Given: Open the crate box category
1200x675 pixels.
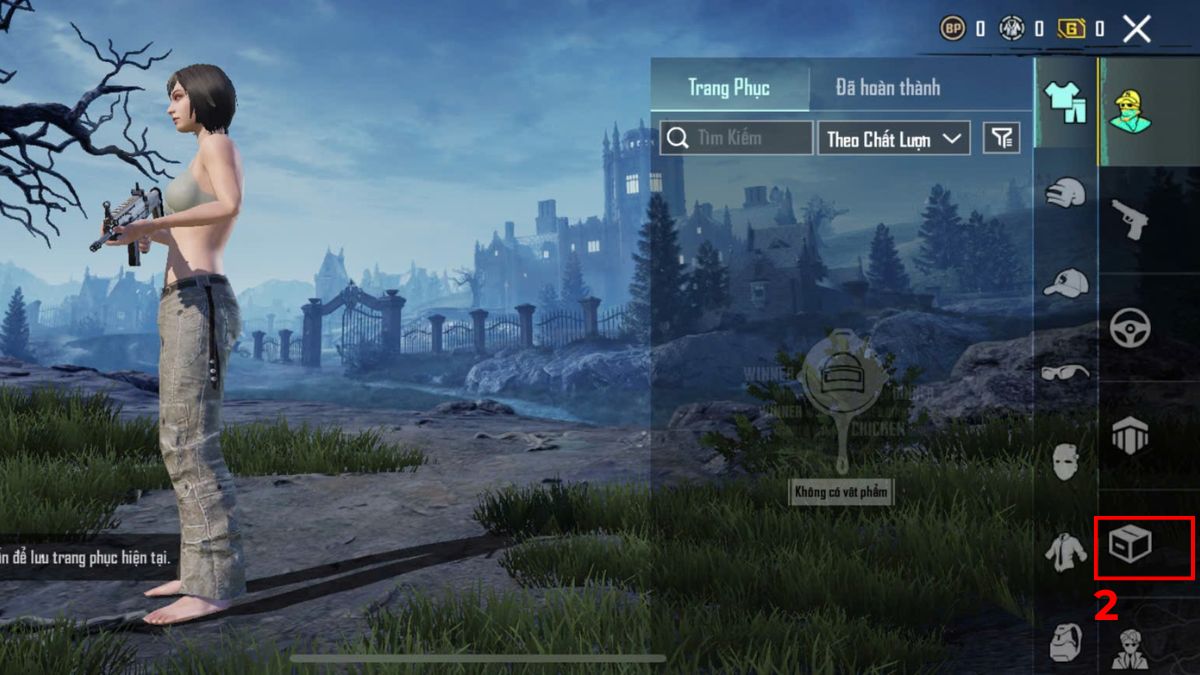Looking at the screenshot, I should click(1130, 545).
